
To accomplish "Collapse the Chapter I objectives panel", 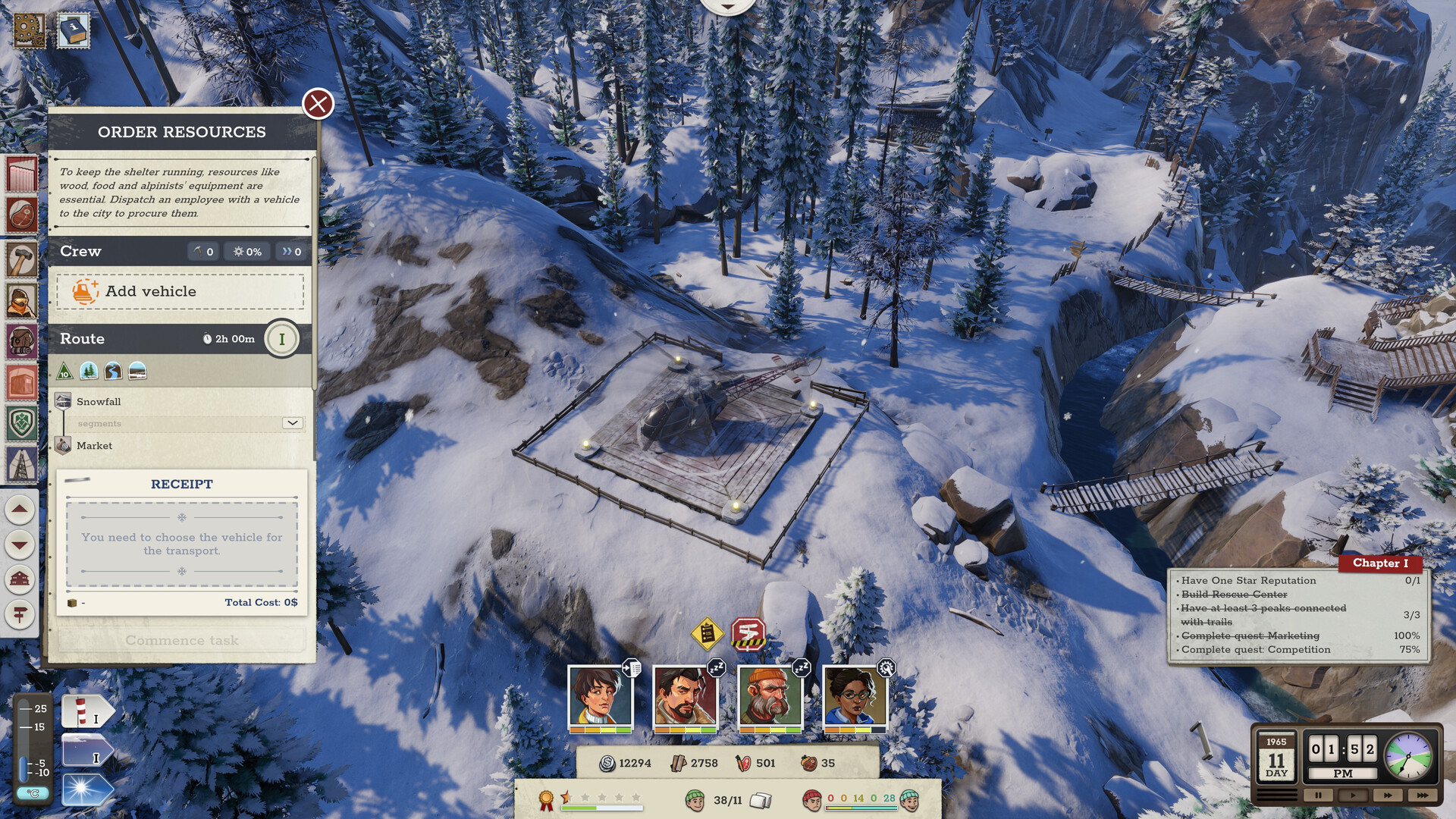I will pos(1380,563).
